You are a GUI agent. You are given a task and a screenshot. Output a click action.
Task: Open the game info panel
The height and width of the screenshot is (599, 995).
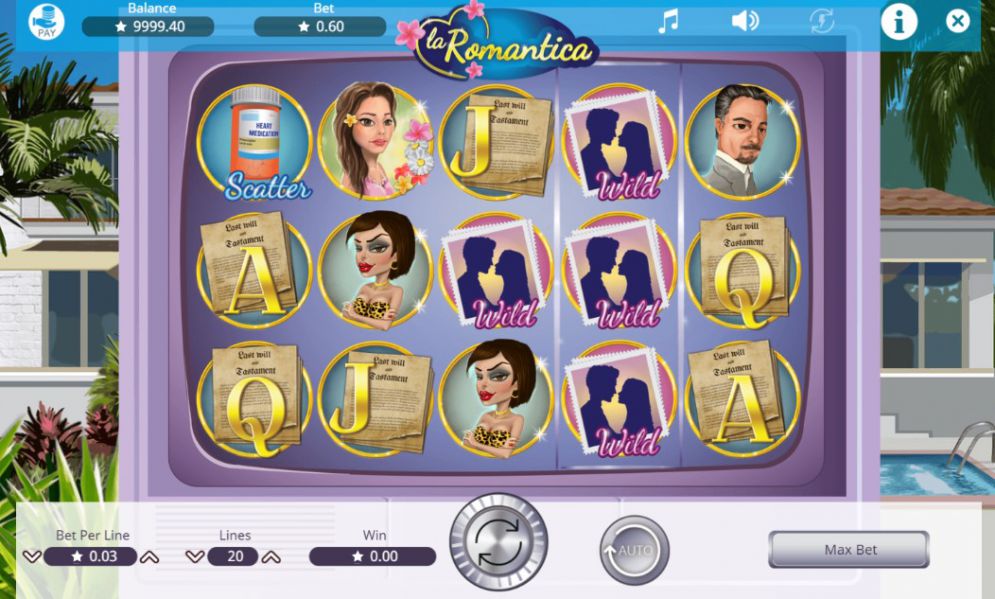[x=898, y=21]
